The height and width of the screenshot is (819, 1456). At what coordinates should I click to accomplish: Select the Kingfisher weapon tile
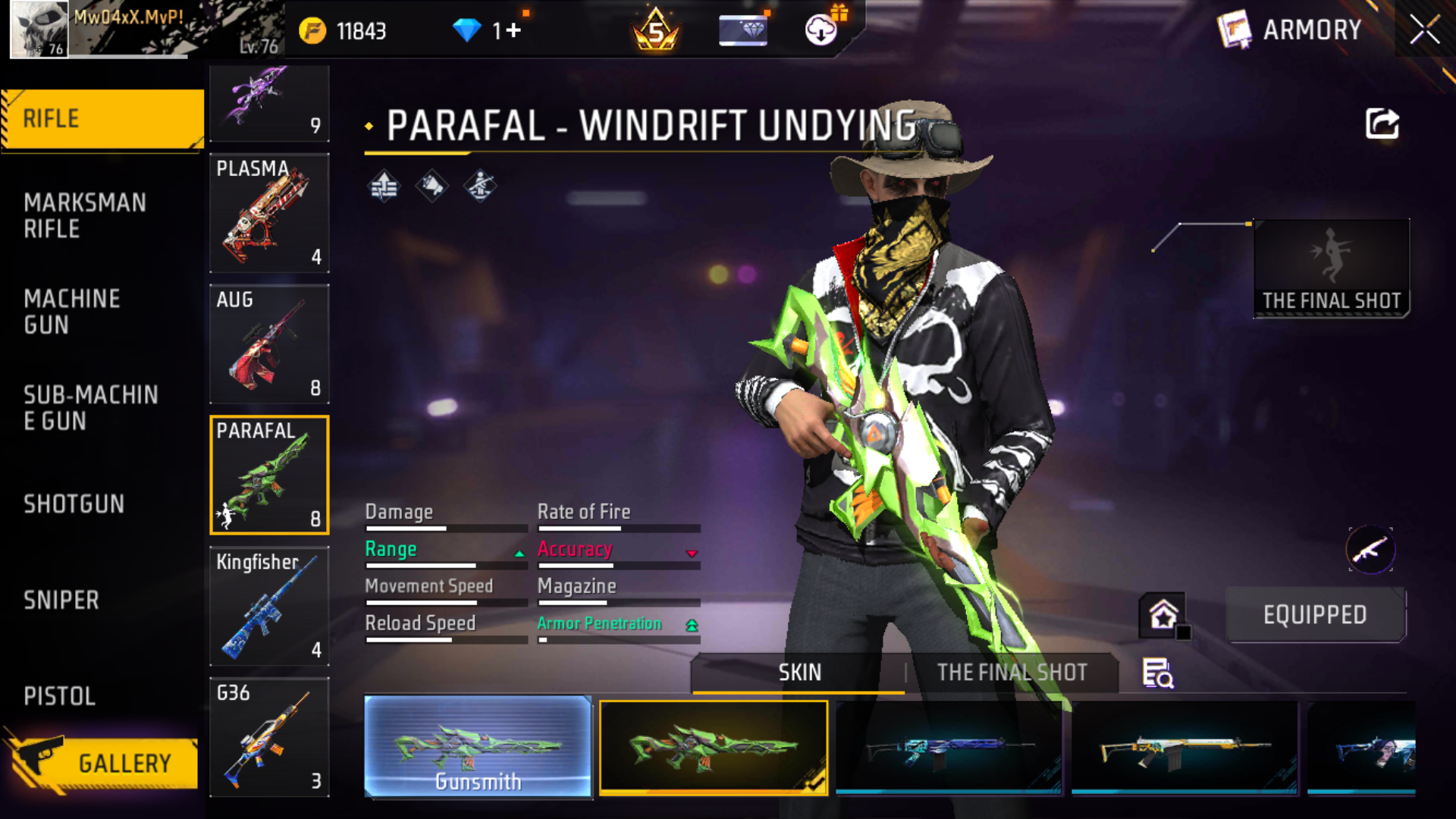point(269,606)
